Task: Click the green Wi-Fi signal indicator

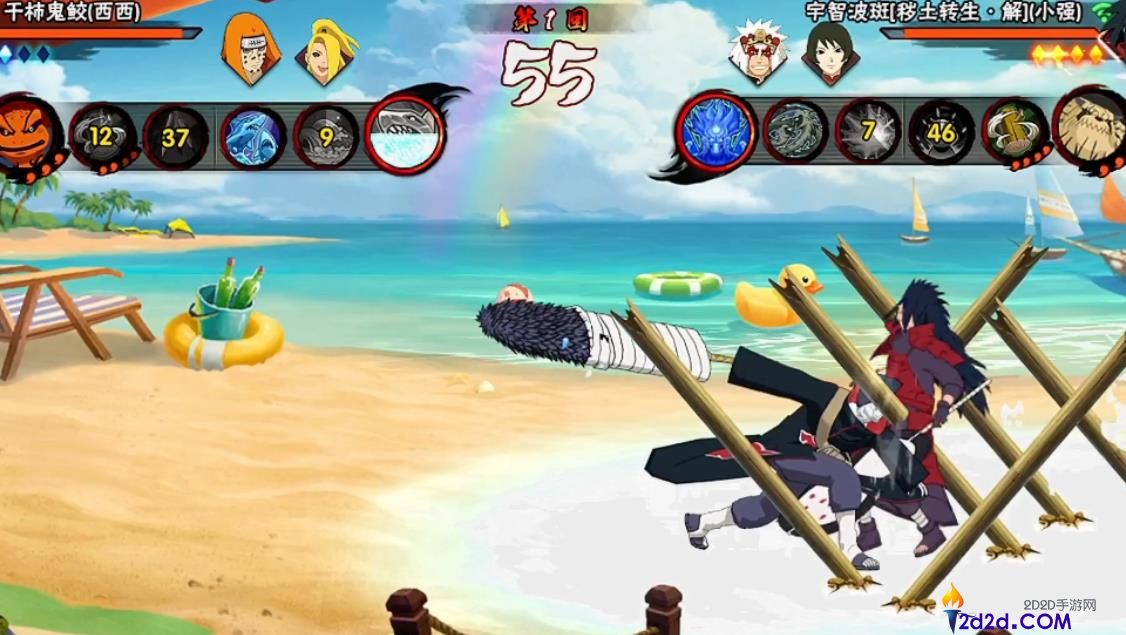Action: click(x=1103, y=12)
